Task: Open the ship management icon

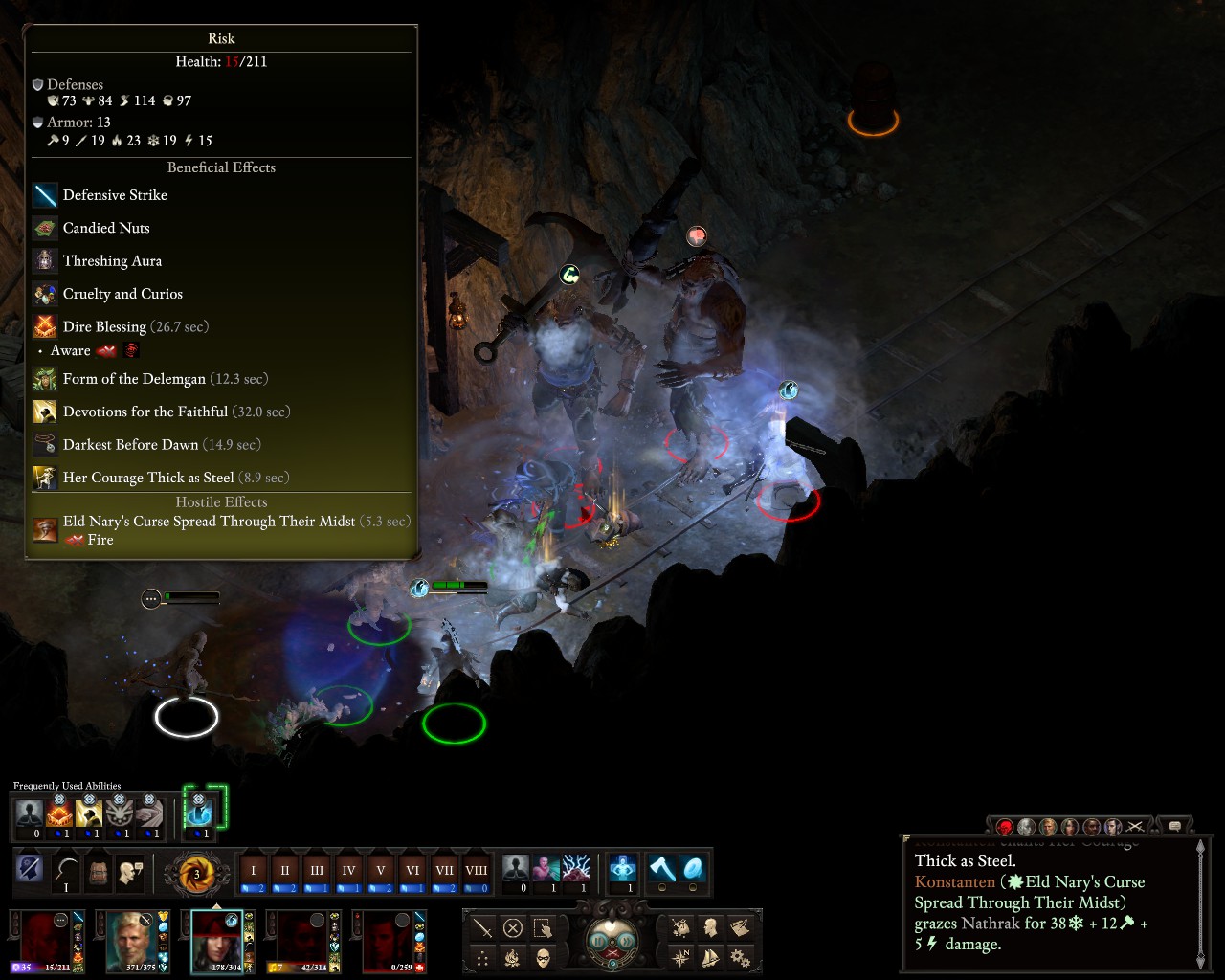Action: coord(710,957)
